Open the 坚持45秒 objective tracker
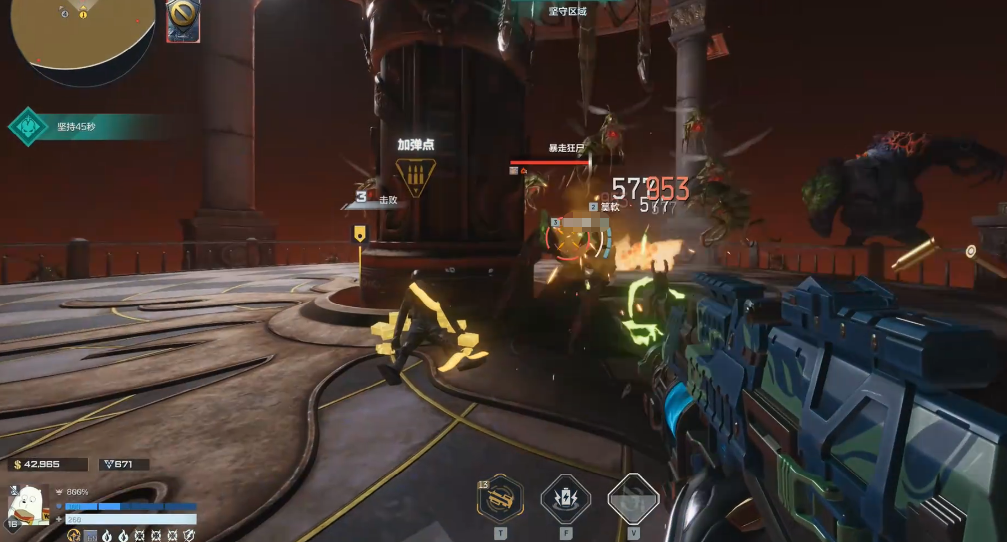1007x542 pixels. tap(75, 127)
